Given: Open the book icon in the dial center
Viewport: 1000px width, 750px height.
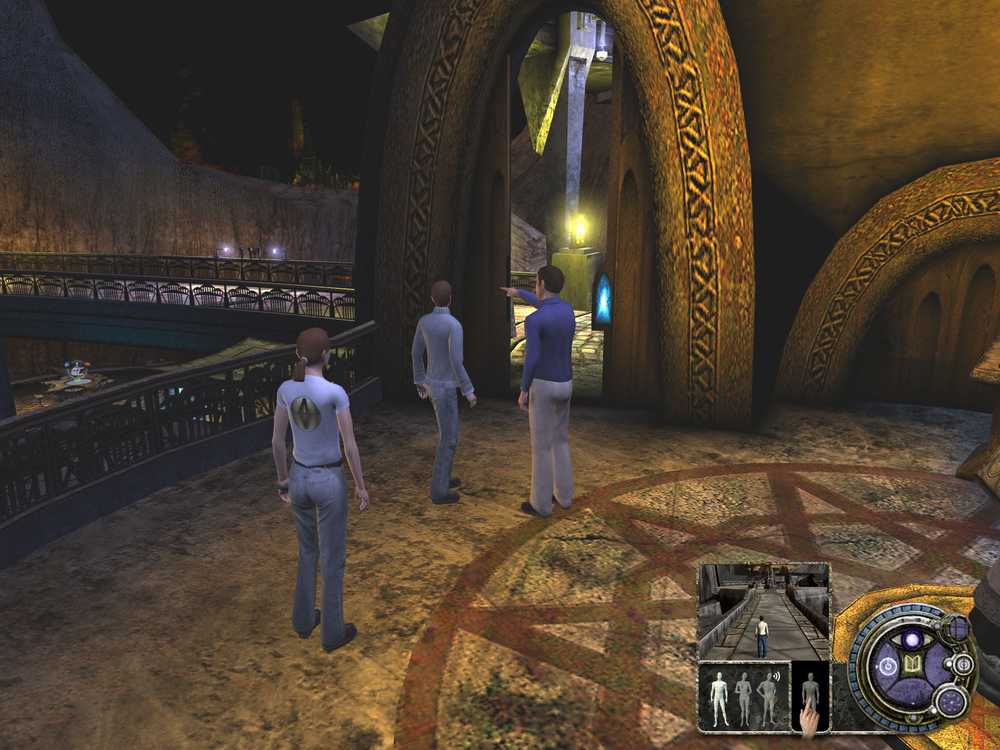Looking at the screenshot, I should coord(911,665).
